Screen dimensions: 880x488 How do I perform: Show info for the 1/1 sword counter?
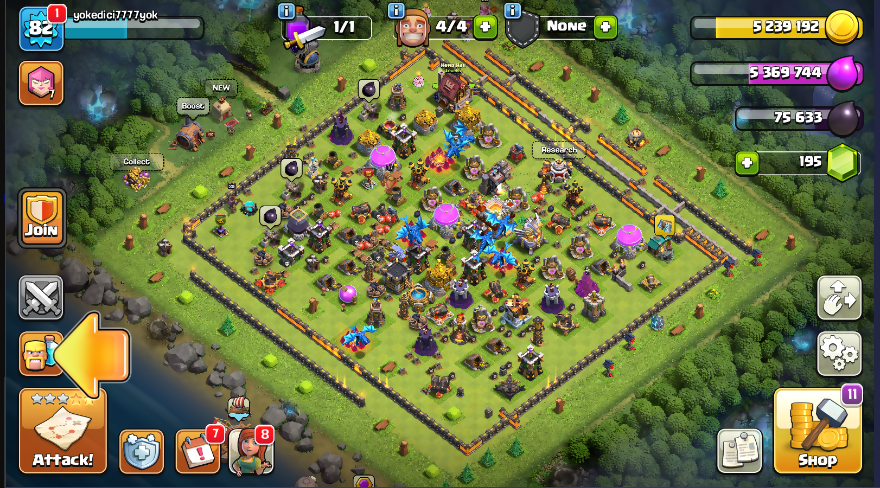tap(287, 11)
